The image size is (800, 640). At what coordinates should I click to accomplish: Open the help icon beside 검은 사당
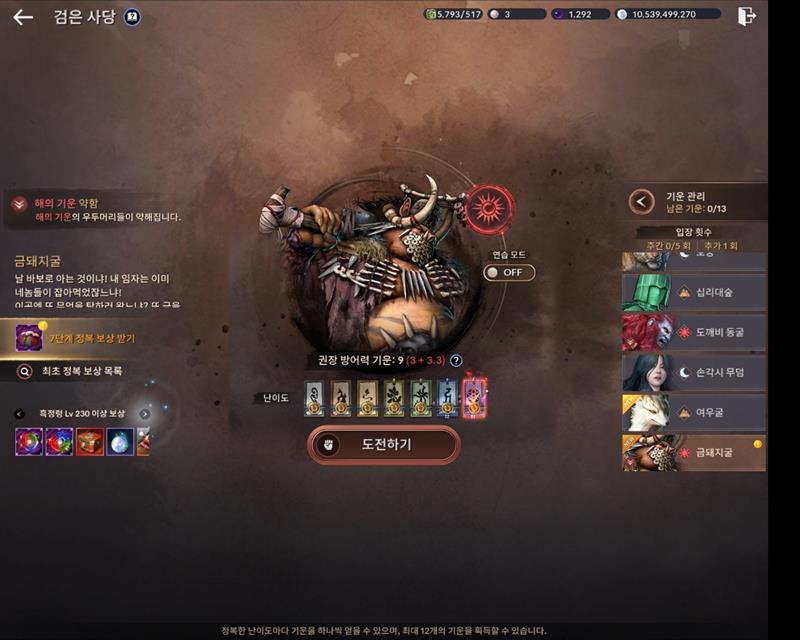[132, 17]
